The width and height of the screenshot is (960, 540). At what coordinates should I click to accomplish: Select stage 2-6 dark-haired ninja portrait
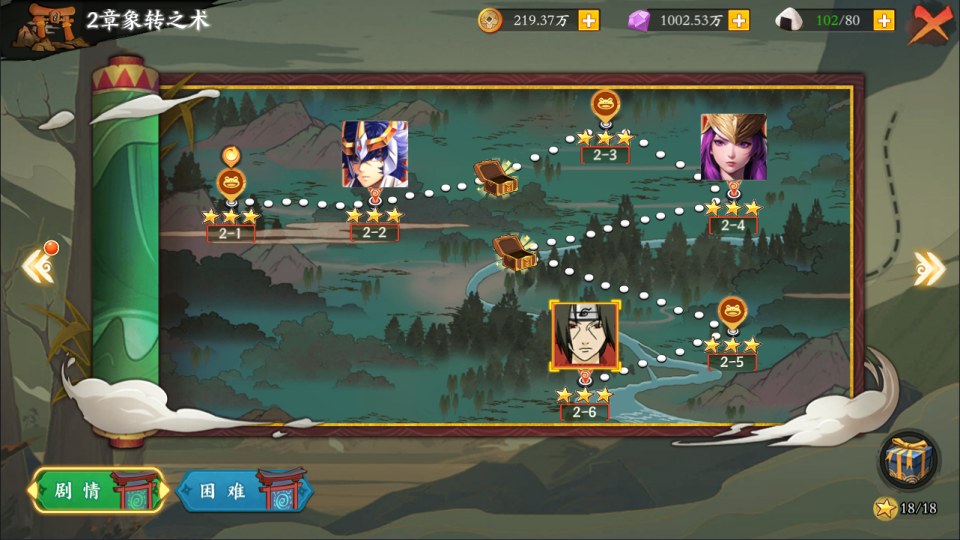click(x=585, y=335)
